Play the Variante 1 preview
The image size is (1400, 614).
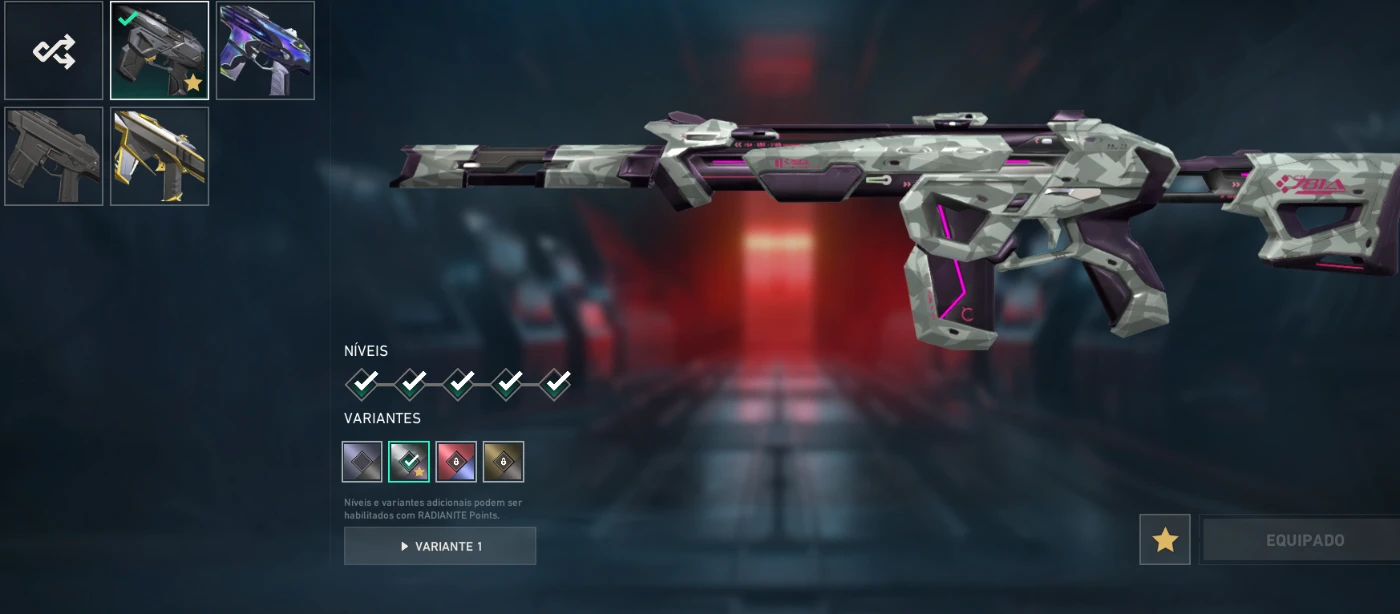[x=440, y=546]
